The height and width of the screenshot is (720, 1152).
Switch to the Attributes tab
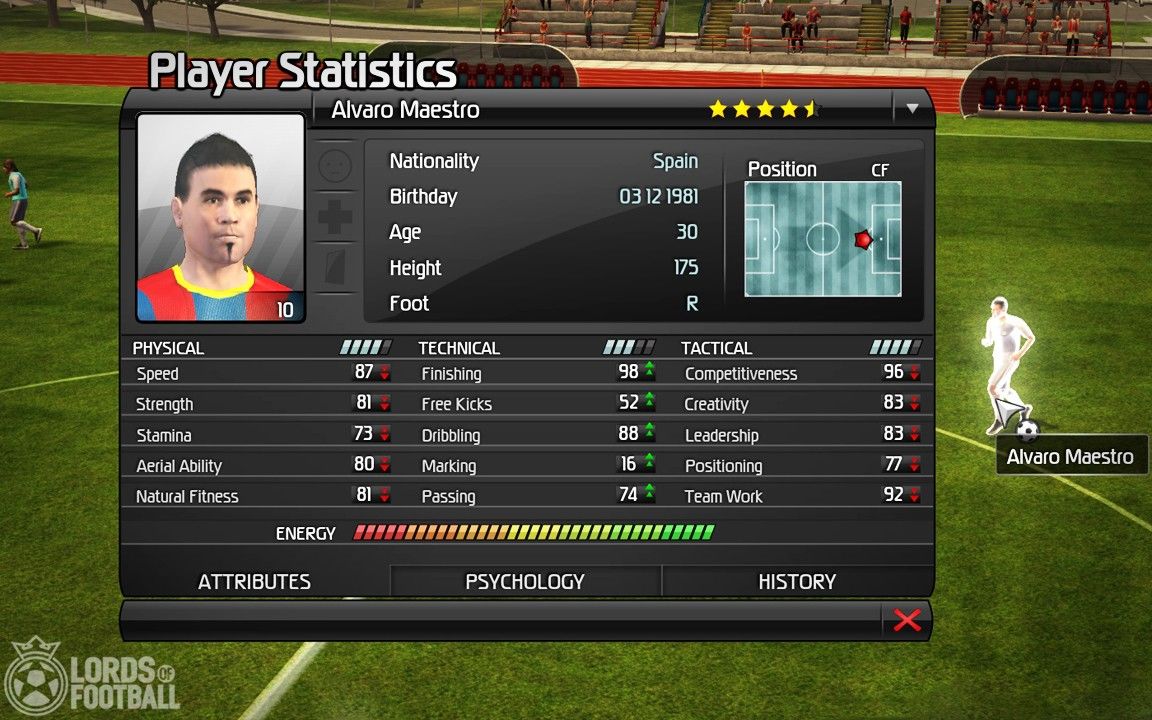[x=254, y=582]
